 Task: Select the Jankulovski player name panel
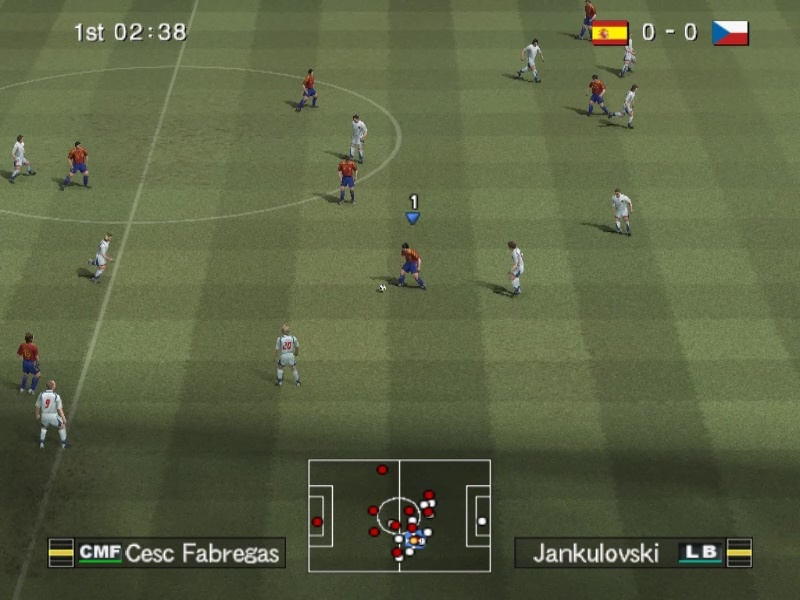coord(632,553)
